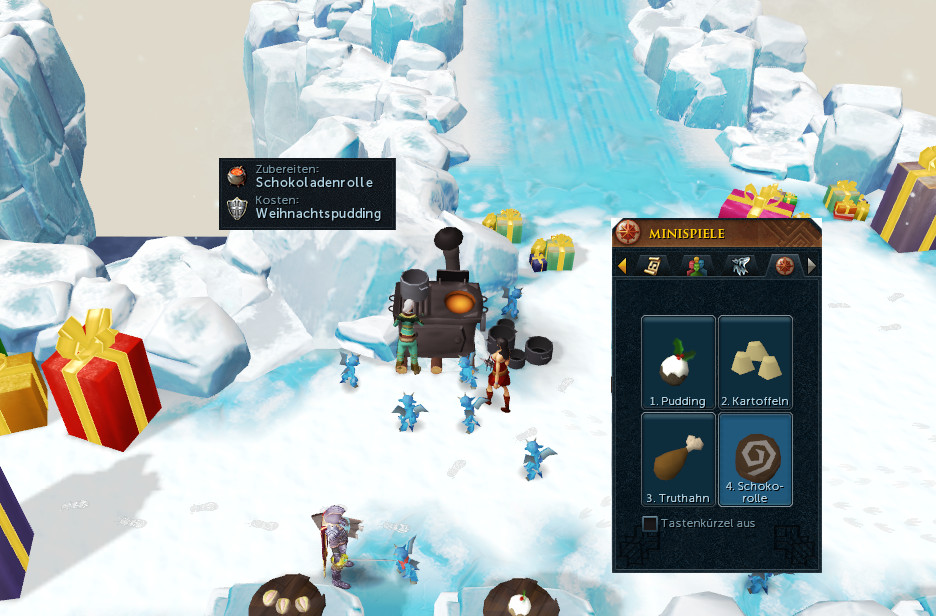Click the left arrow beside the tabs

tap(622, 265)
